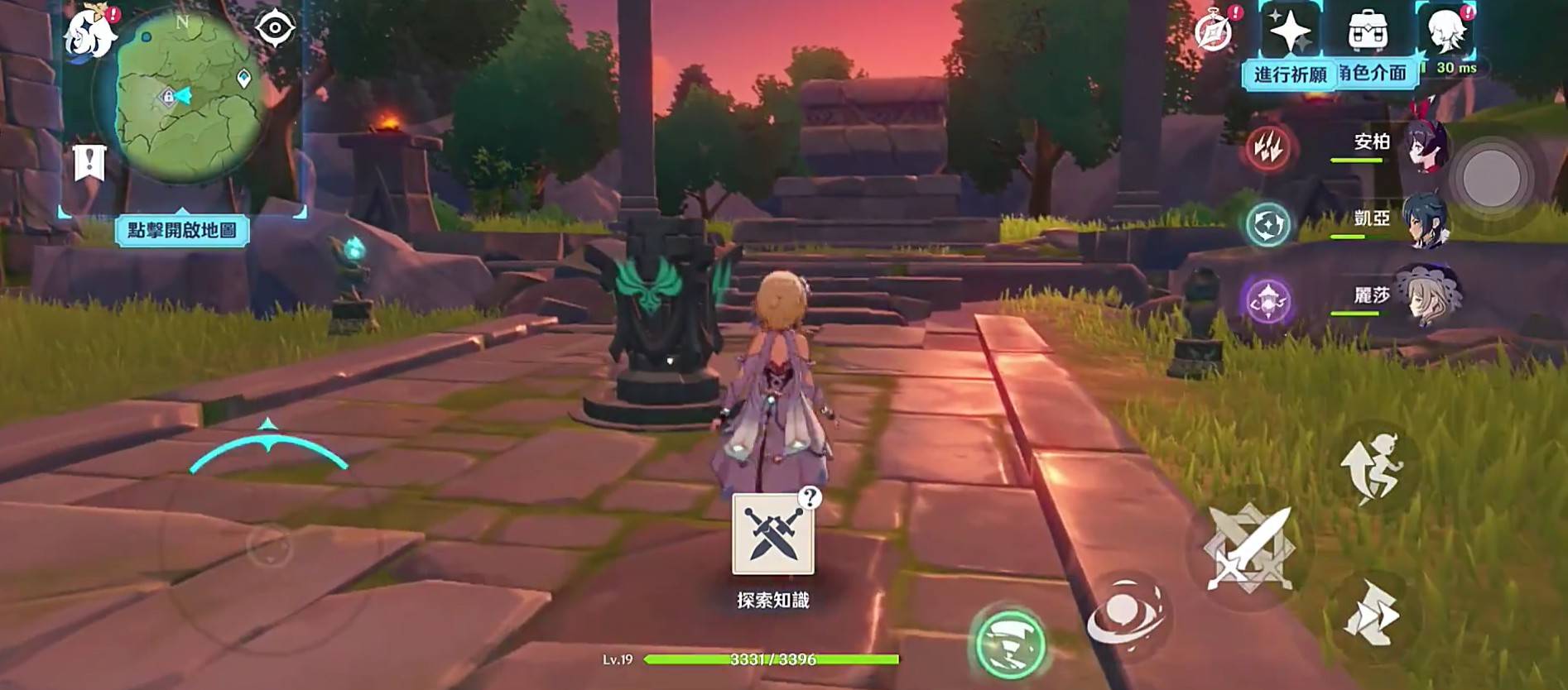1568x690 pixels.
Task: Toggle the lock icon on the minimap
Action: pos(169,95)
